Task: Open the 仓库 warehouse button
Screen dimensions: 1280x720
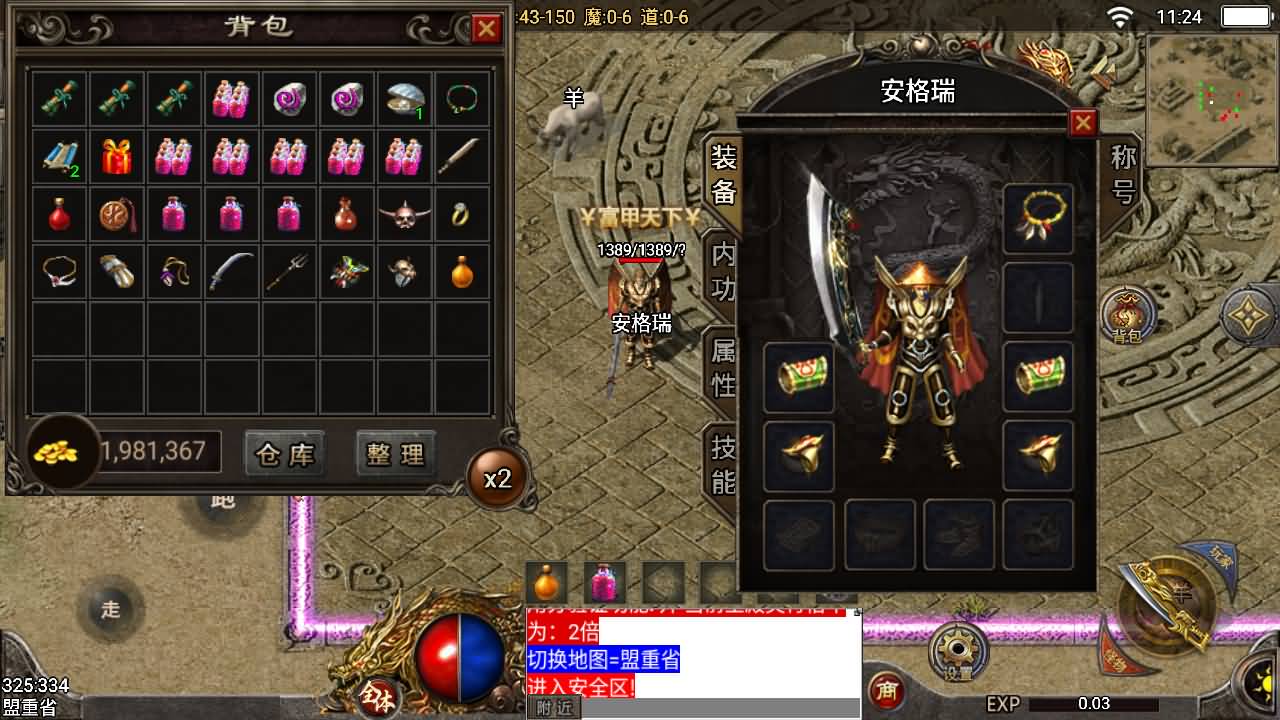Action: pyautogui.click(x=284, y=453)
